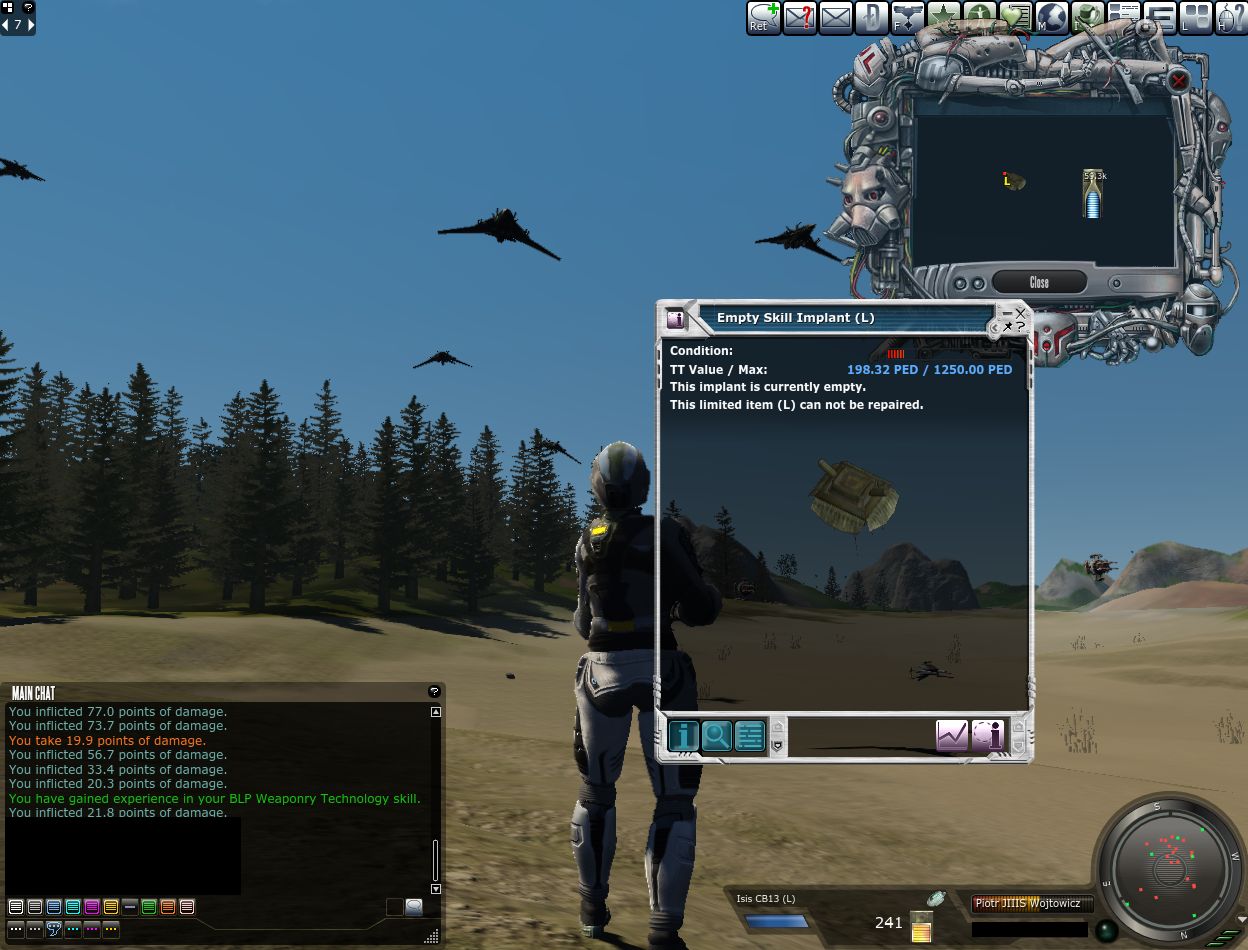Open the blue info tab of item panel

684,736
